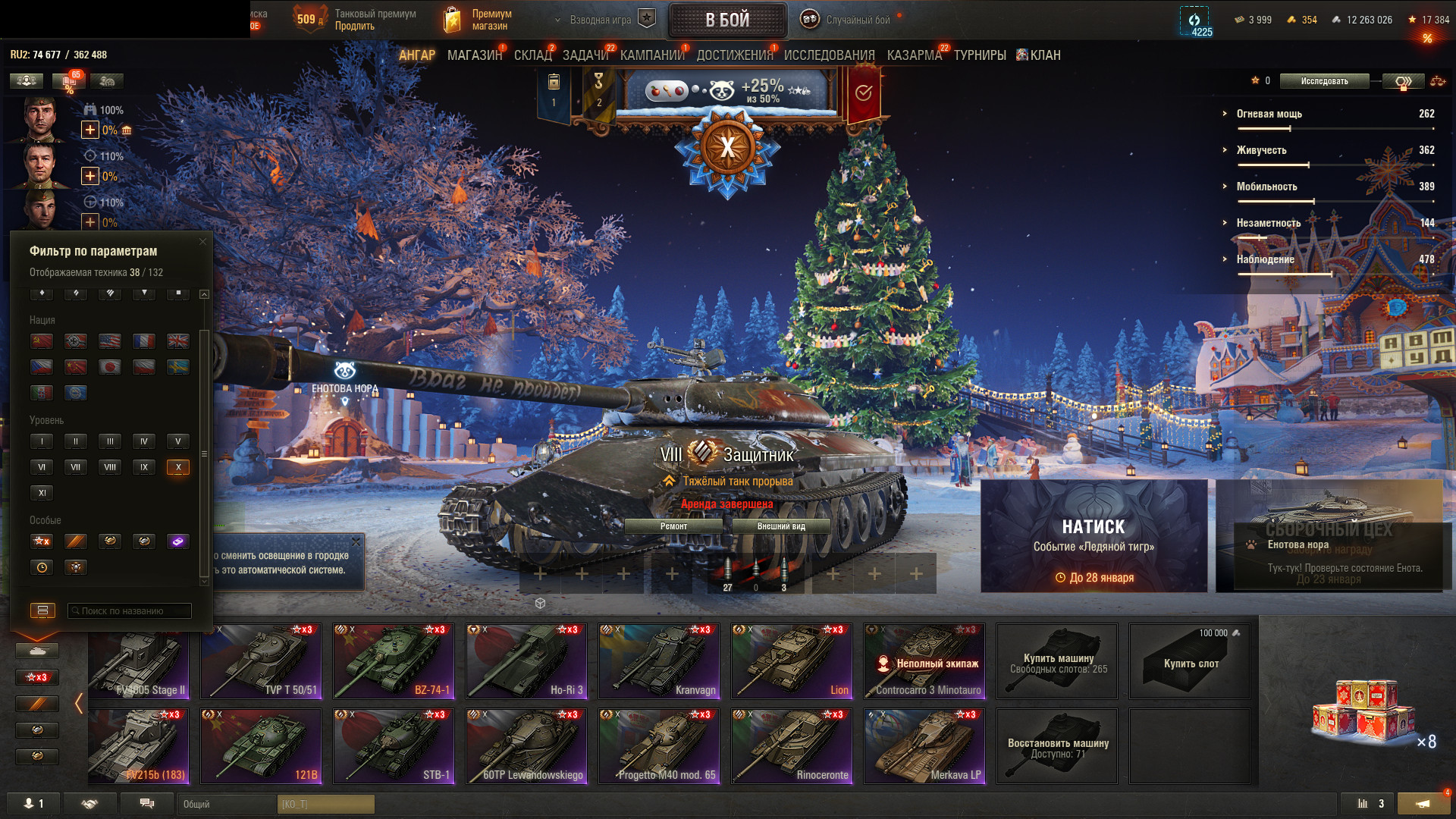1456x819 pixels.
Task: Click the Исследовать button
Action: pos(1324,81)
